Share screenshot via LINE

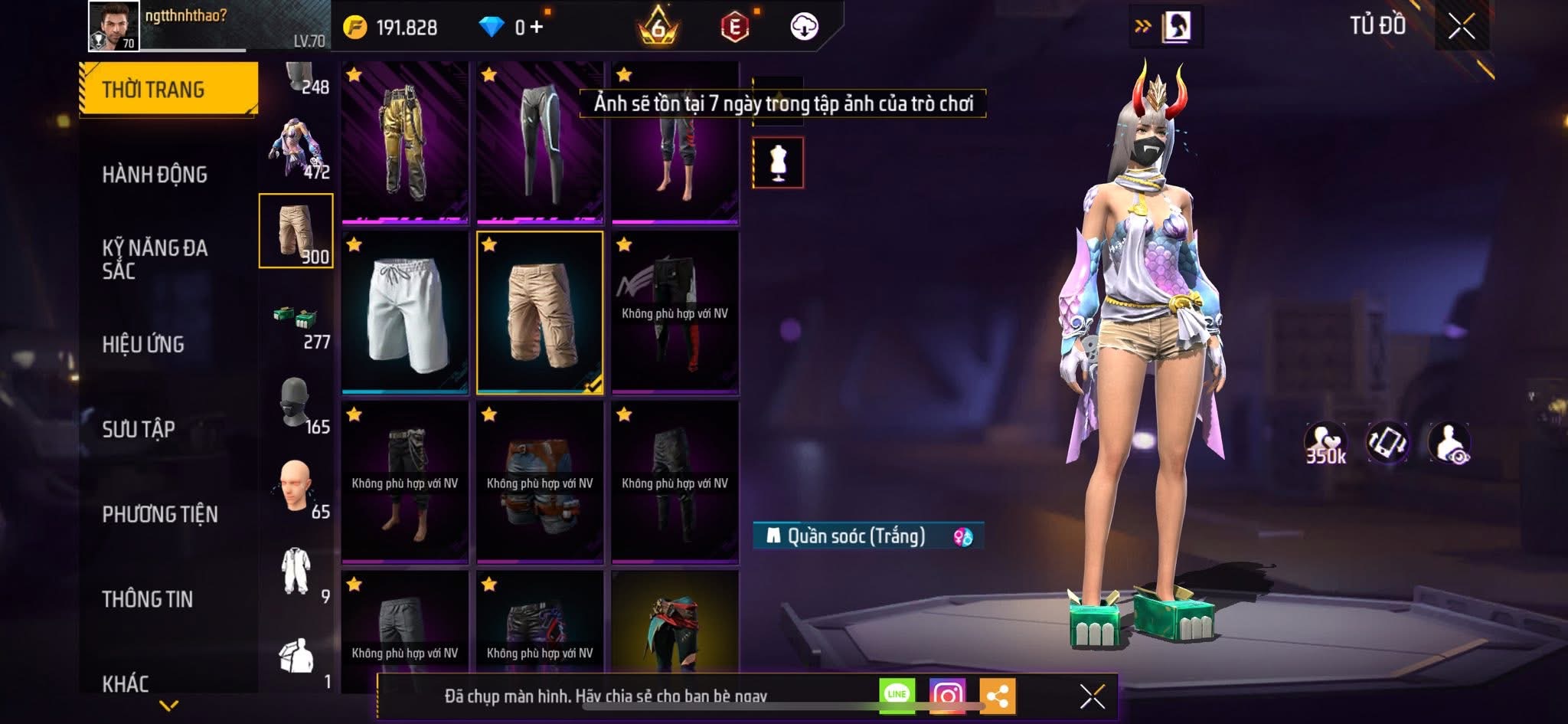[897, 695]
